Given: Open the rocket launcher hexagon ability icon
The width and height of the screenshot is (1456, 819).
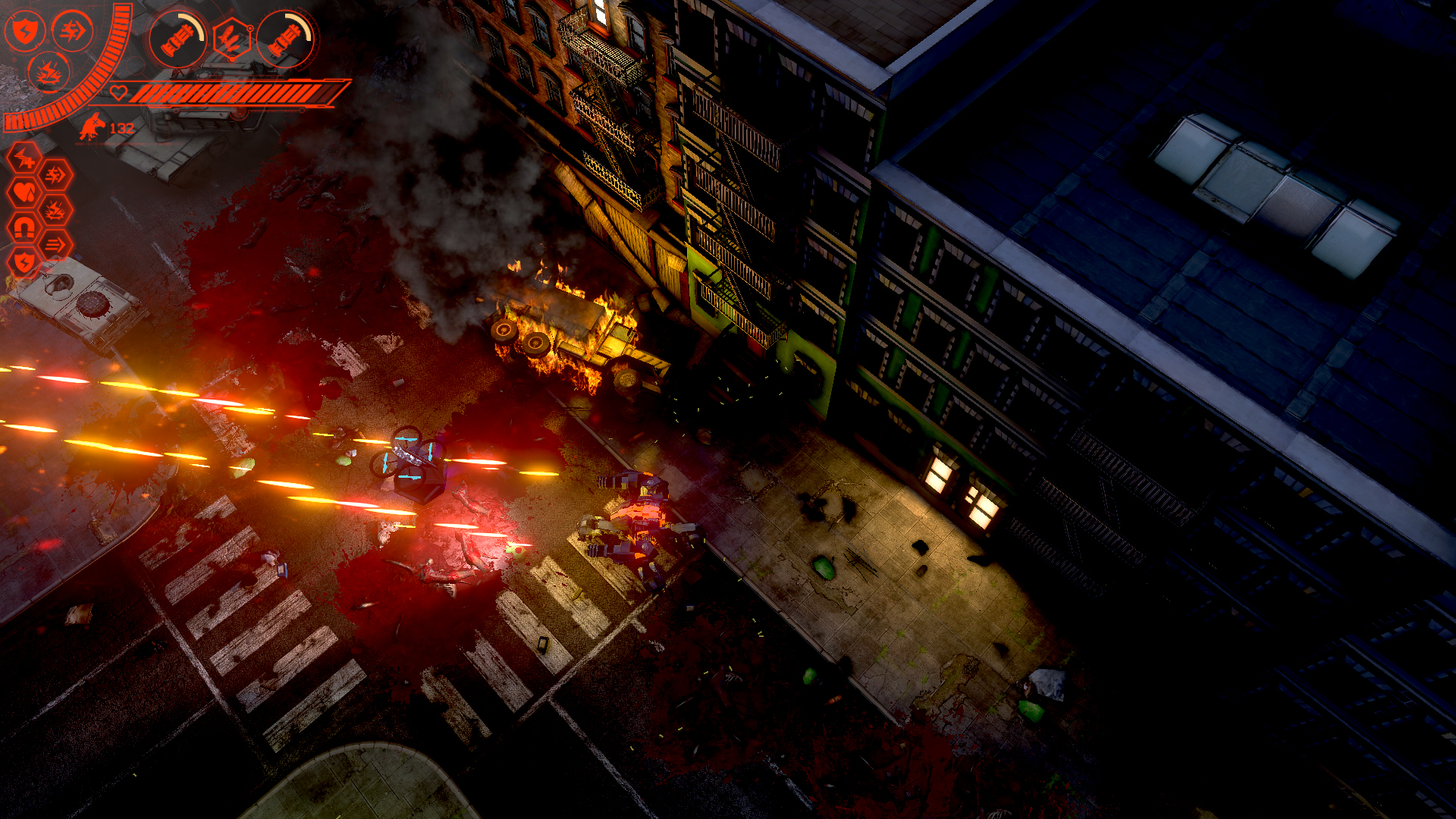Looking at the screenshot, I should [233, 39].
